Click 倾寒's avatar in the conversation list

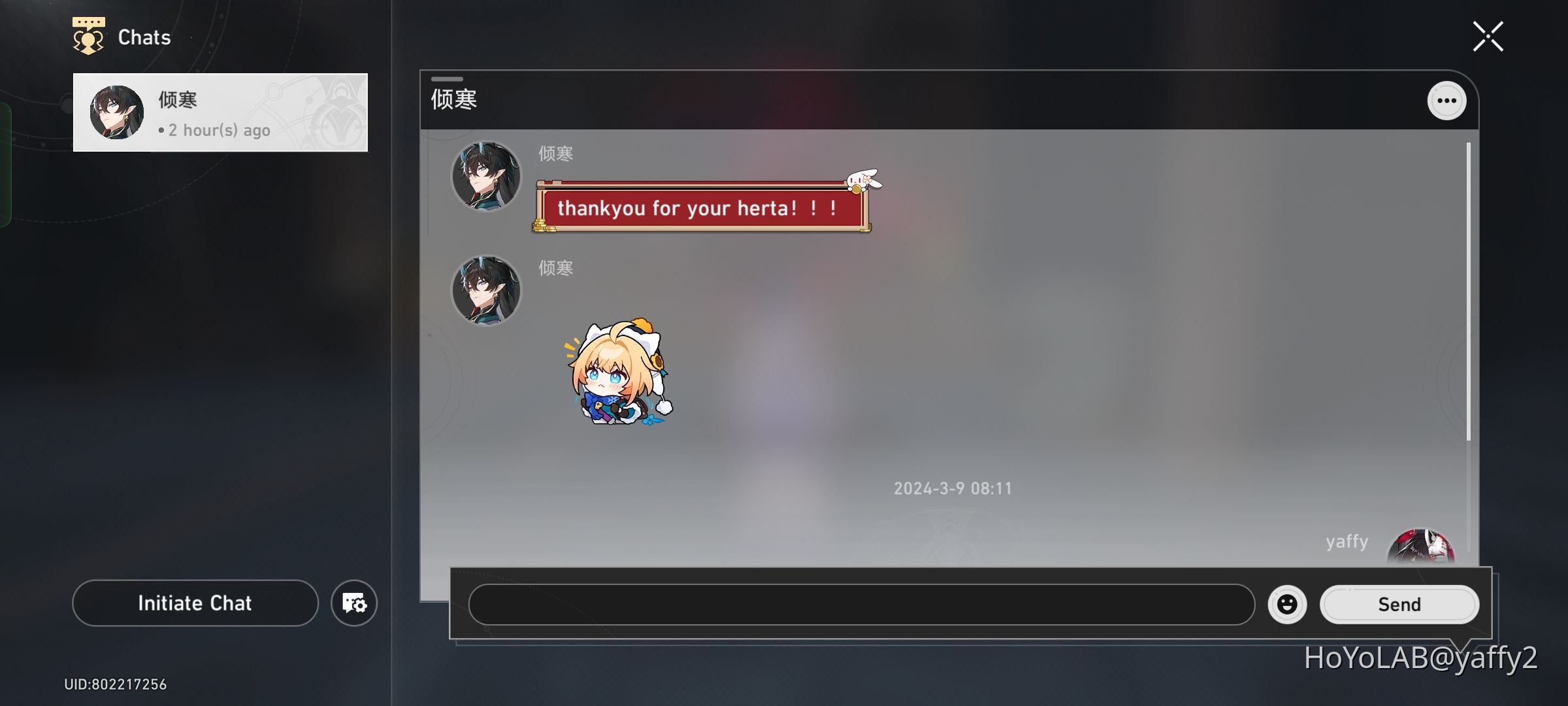pyautogui.click(x=116, y=112)
